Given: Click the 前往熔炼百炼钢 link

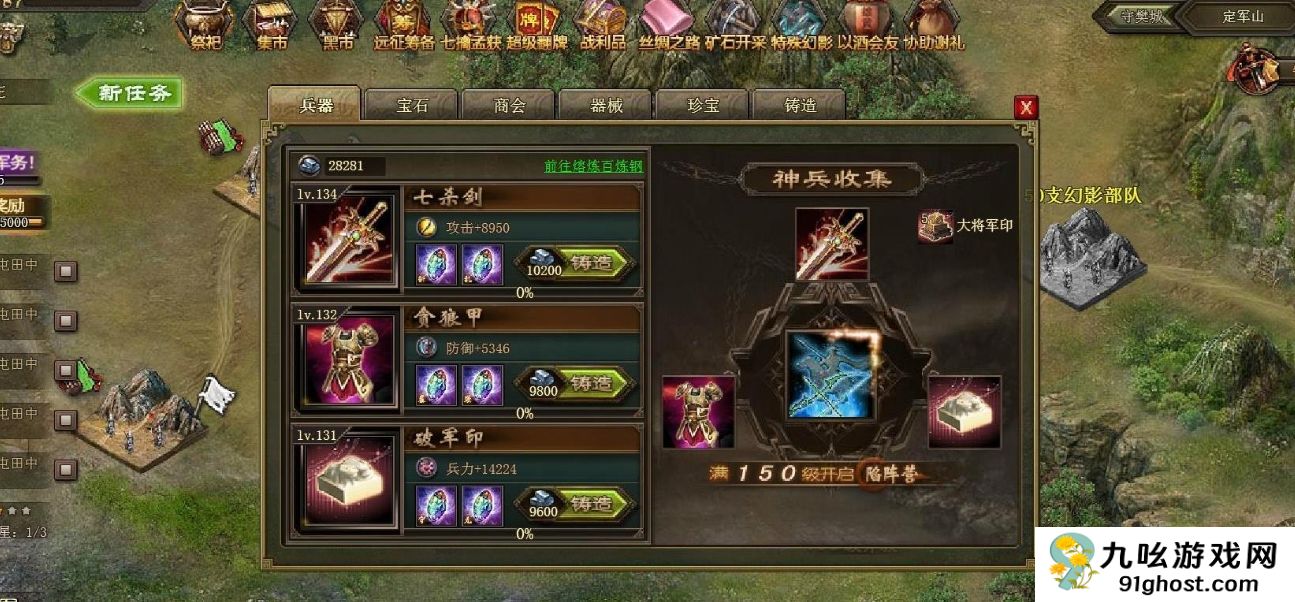Looking at the screenshot, I should pyautogui.click(x=593, y=166).
